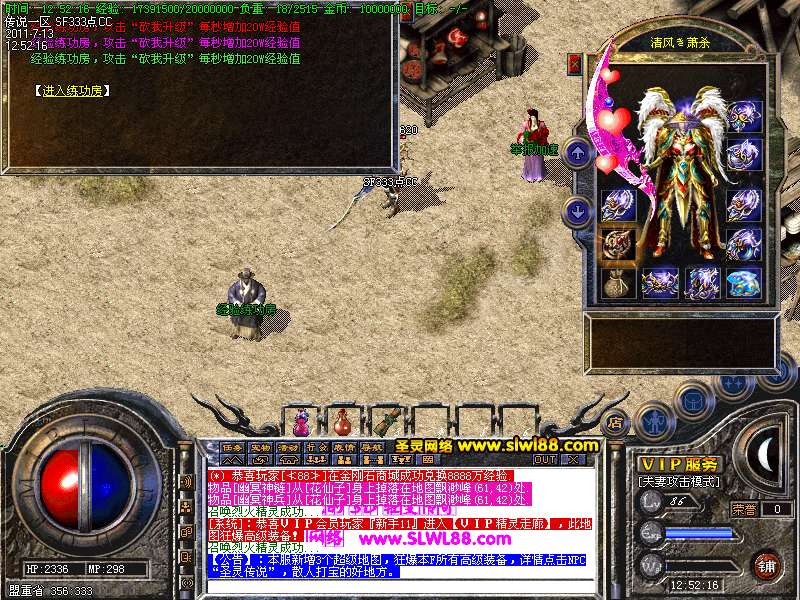
Task: Toggle the 夫妻攻击模式 attack mode label
Action: [x=679, y=481]
